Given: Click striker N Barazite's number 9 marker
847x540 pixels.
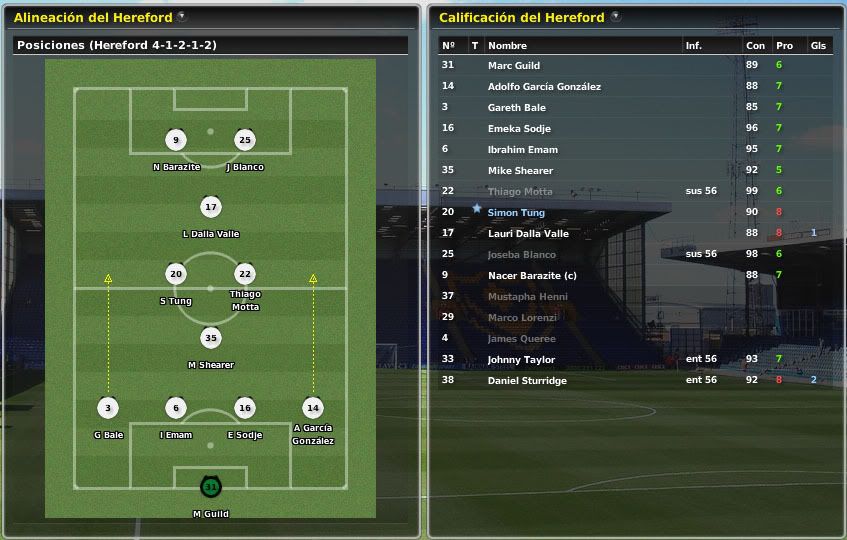Looking at the screenshot, I should (x=176, y=140).
